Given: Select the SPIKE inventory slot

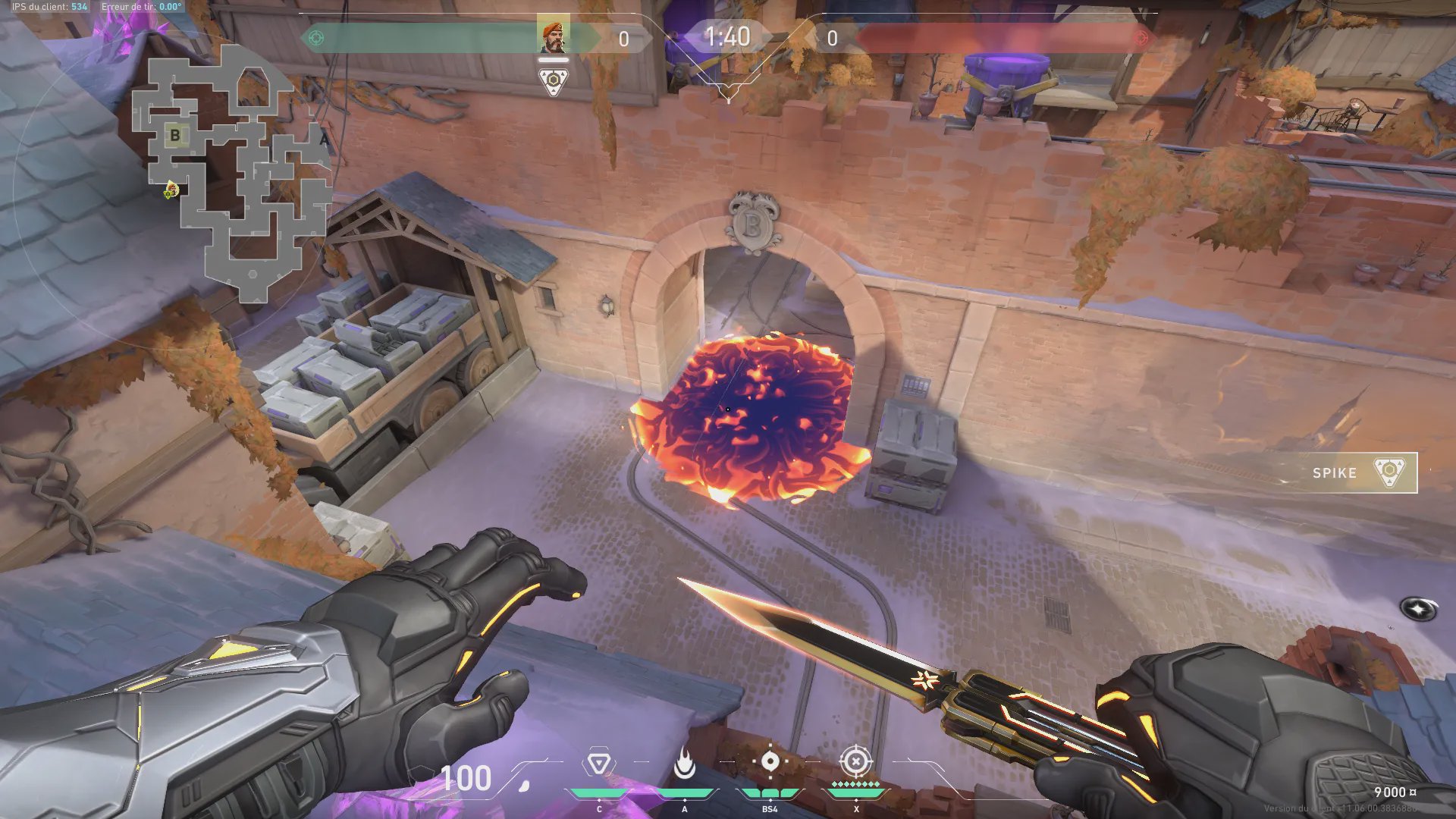Looking at the screenshot, I should coord(1358,472).
